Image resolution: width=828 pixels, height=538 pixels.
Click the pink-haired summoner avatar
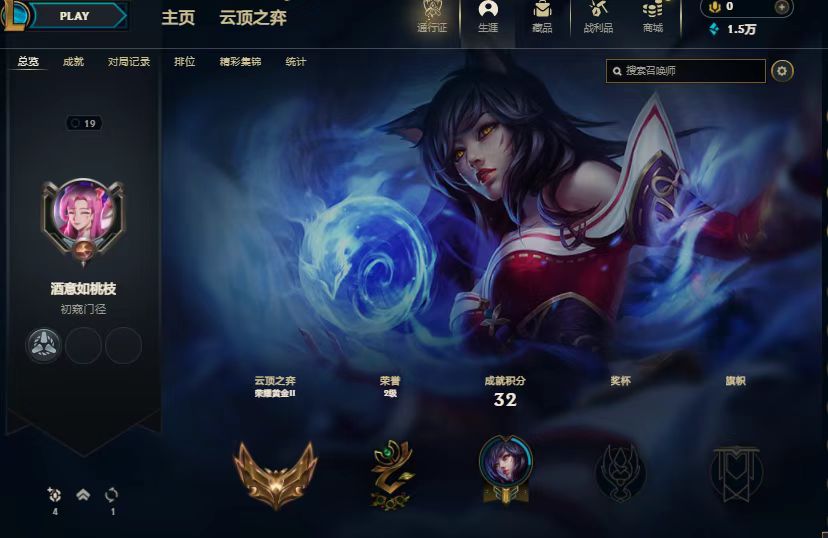coord(83,214)
